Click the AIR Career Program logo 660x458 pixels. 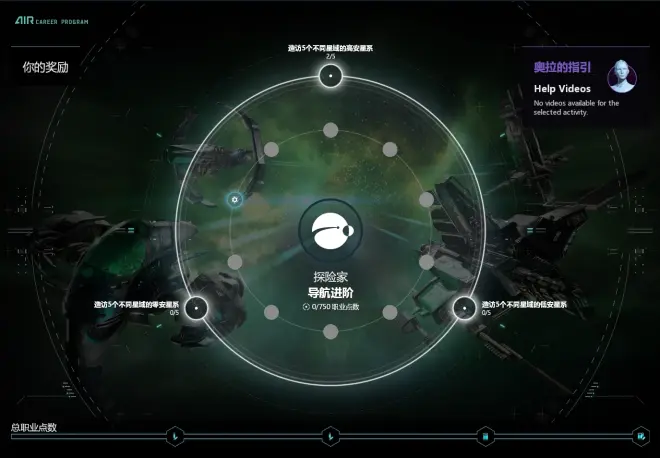tap(52, 20)
